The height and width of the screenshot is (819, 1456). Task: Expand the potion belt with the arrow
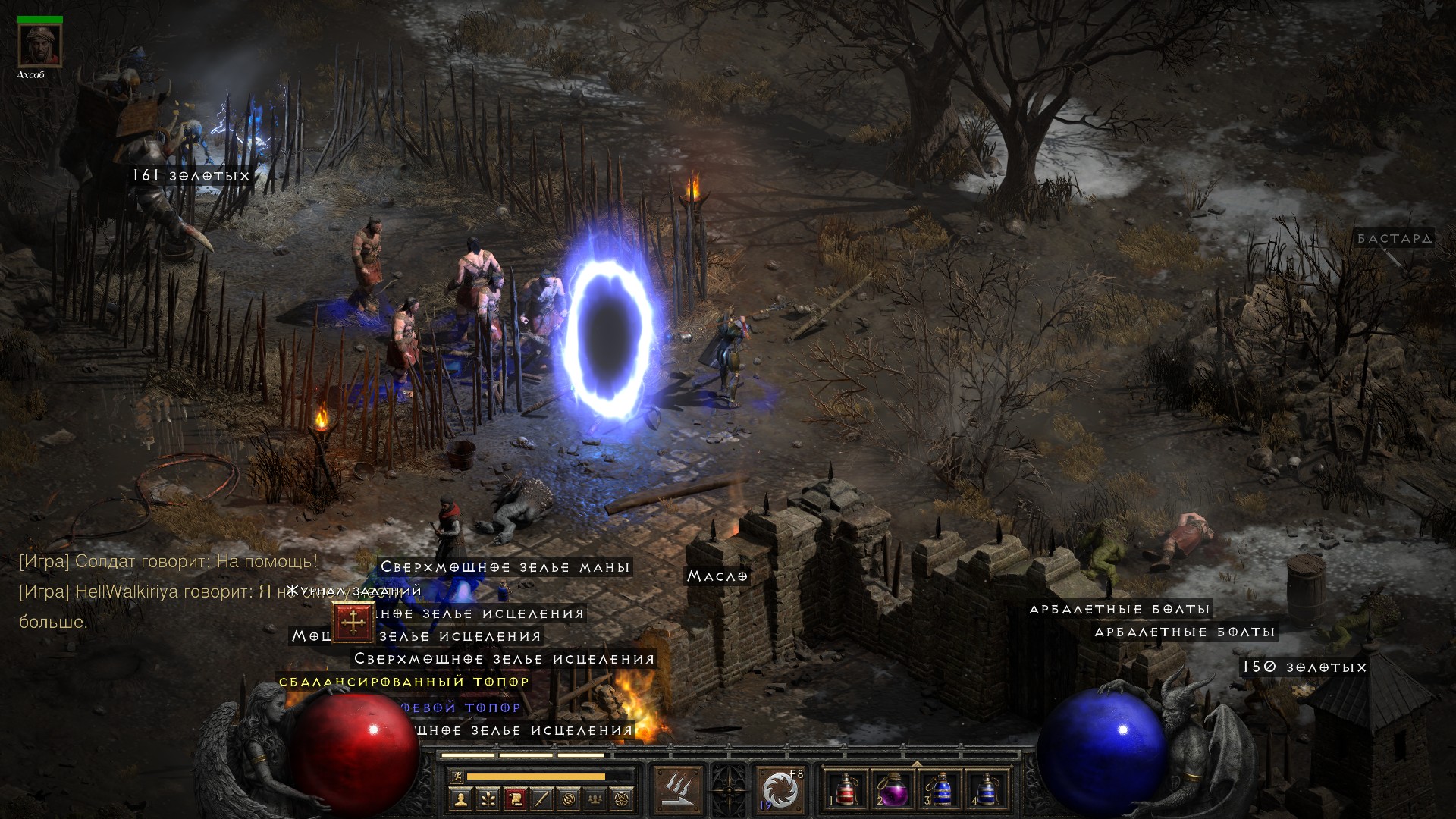coord(916,764)
